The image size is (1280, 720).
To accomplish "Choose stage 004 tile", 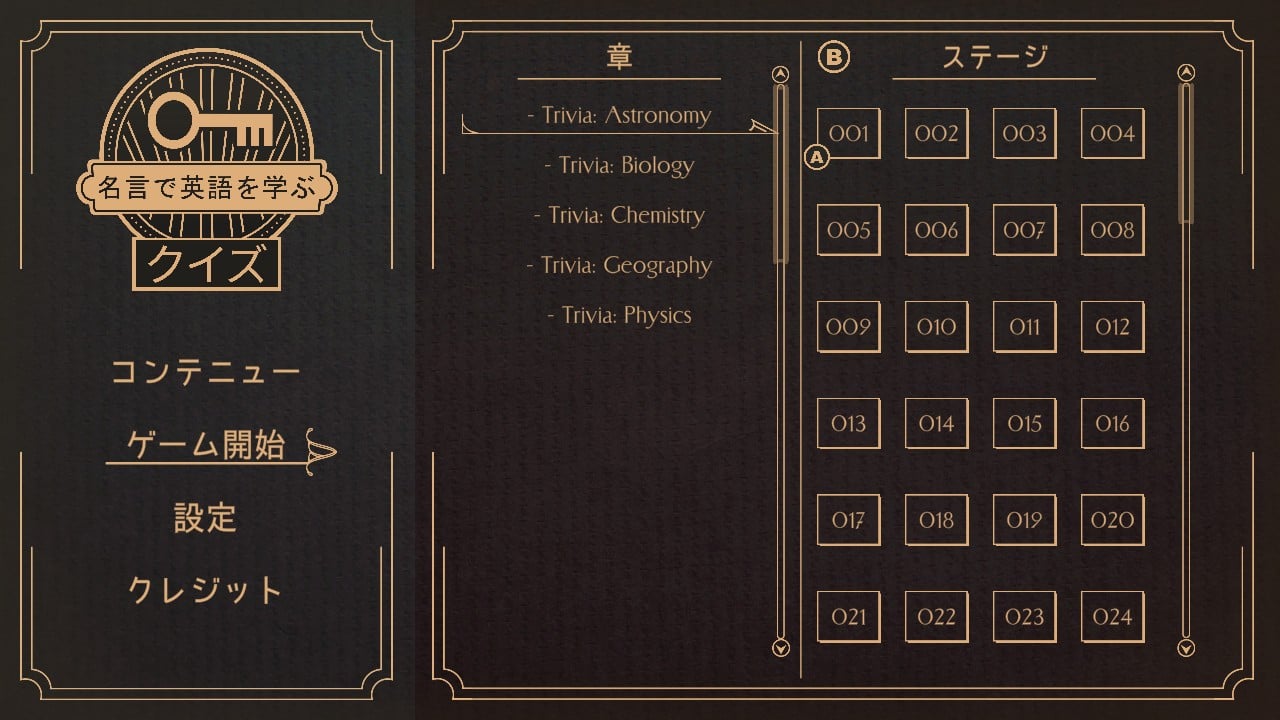I will [1112, 133].
